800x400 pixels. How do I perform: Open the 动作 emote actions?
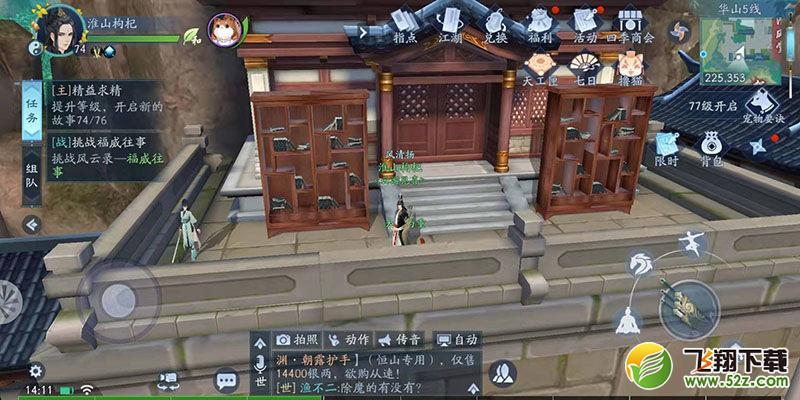coord(349,340)
